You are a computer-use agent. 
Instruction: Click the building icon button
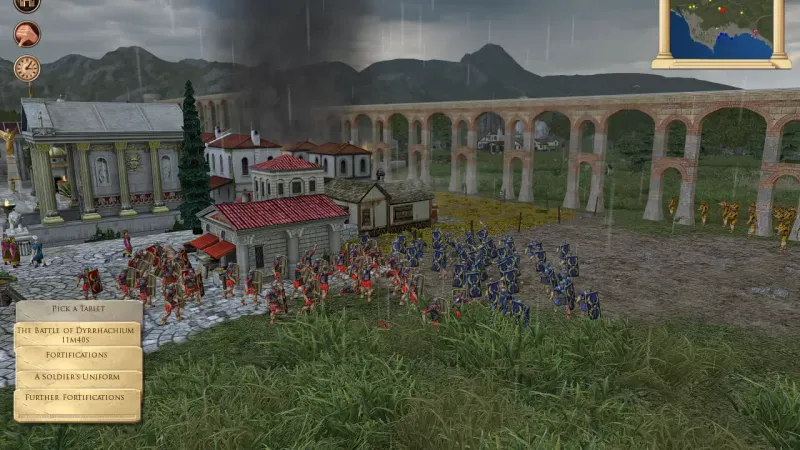(27, 5)
